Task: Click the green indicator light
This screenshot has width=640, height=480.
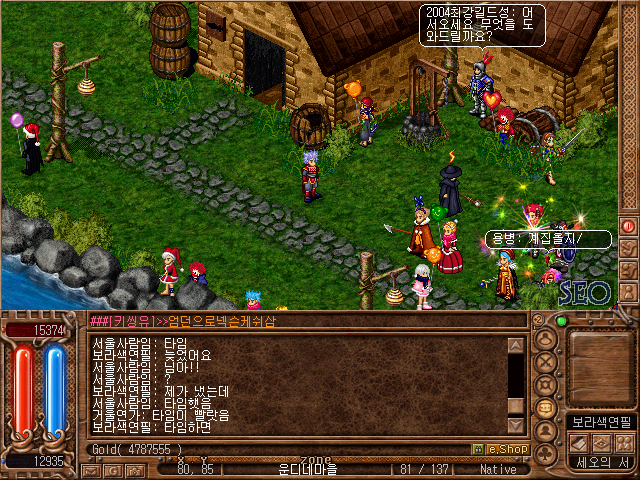Action: [x=561, y=321]
